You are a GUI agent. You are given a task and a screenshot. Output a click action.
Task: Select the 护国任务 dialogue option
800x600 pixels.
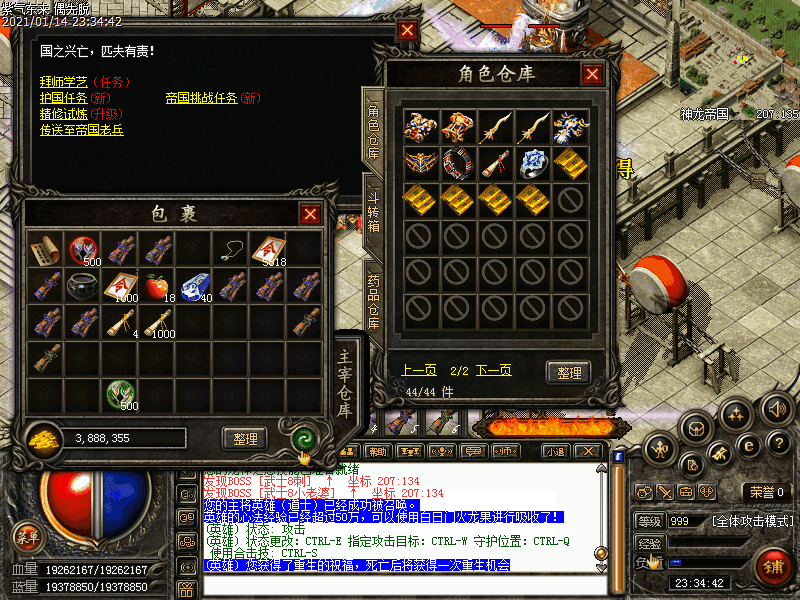[x=64, y=98]
